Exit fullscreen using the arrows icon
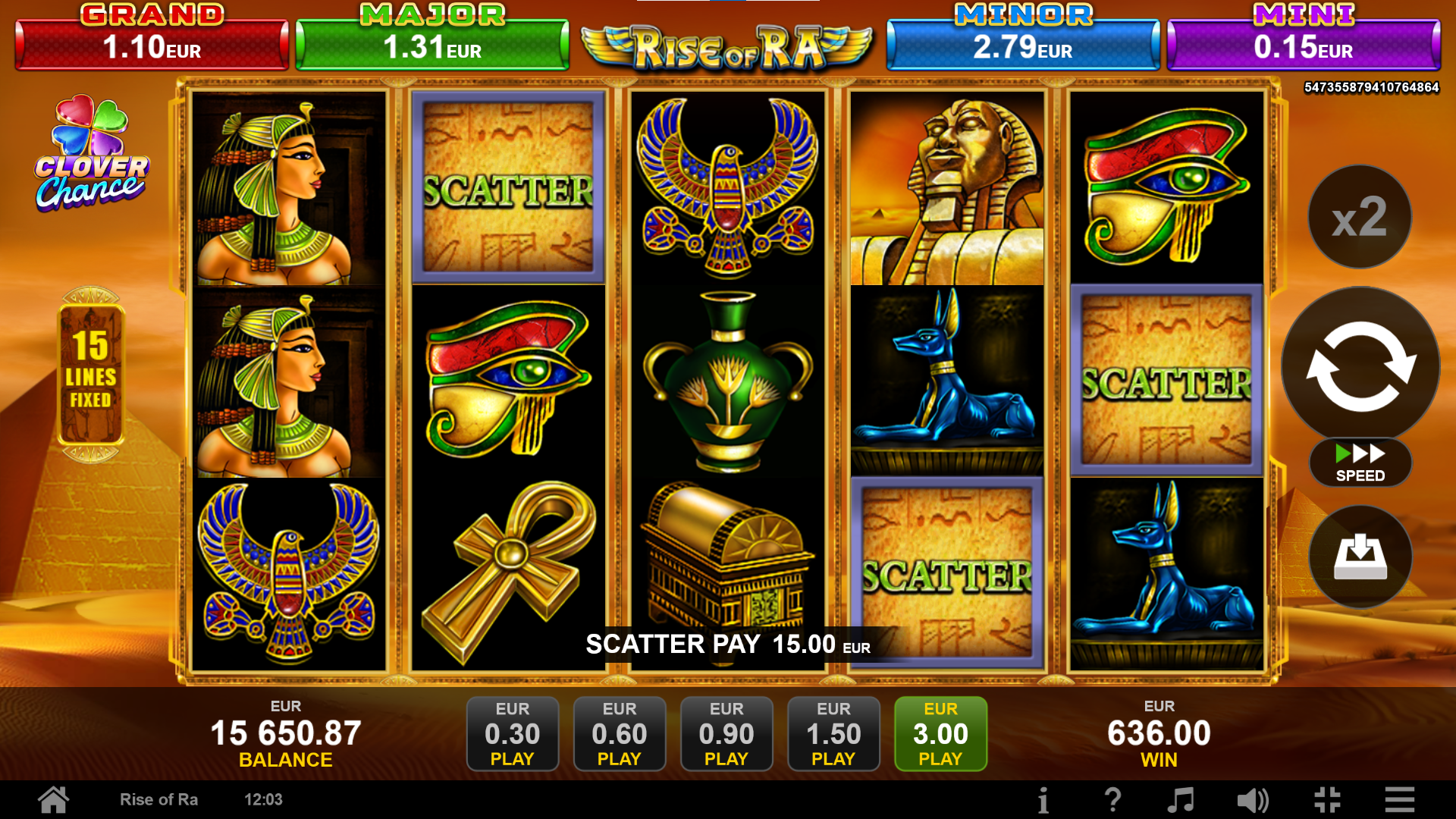The width and height of the screenshot is (1456, 819). coord(1326,799)
